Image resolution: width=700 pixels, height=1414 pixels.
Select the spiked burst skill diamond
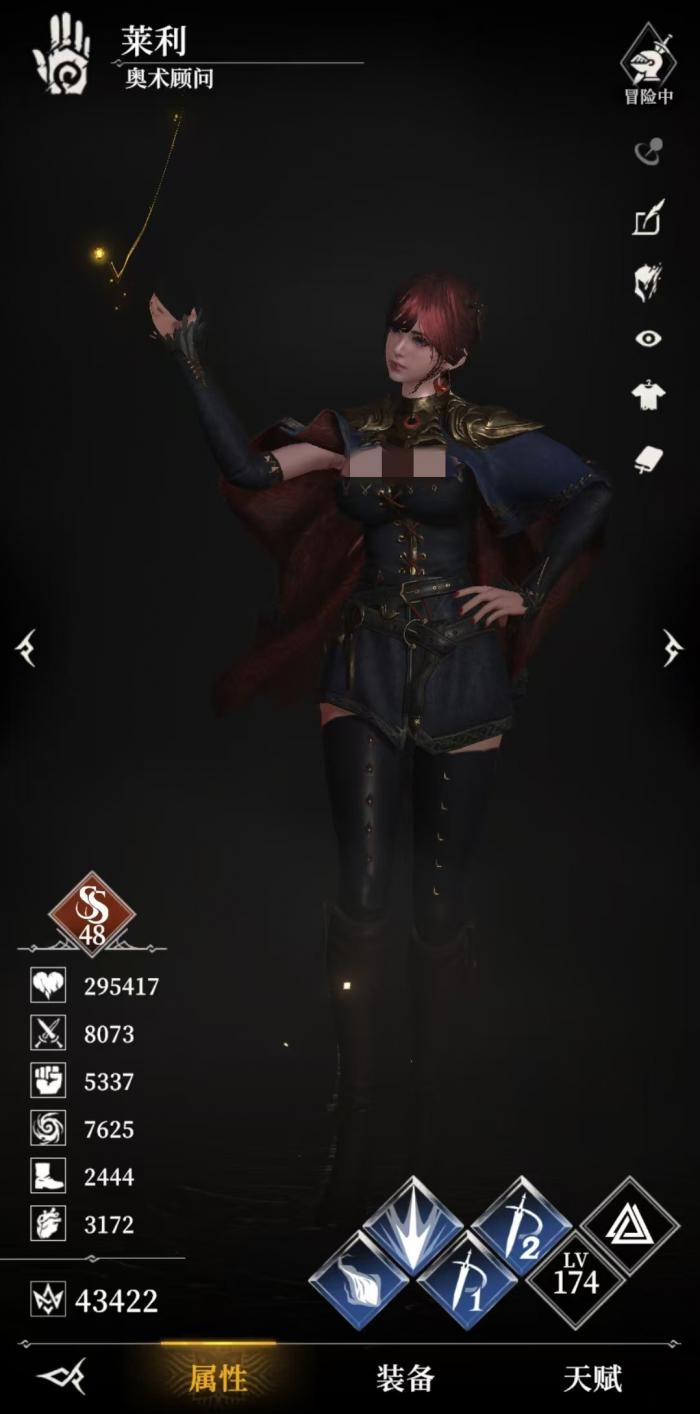pos(412,1227)
